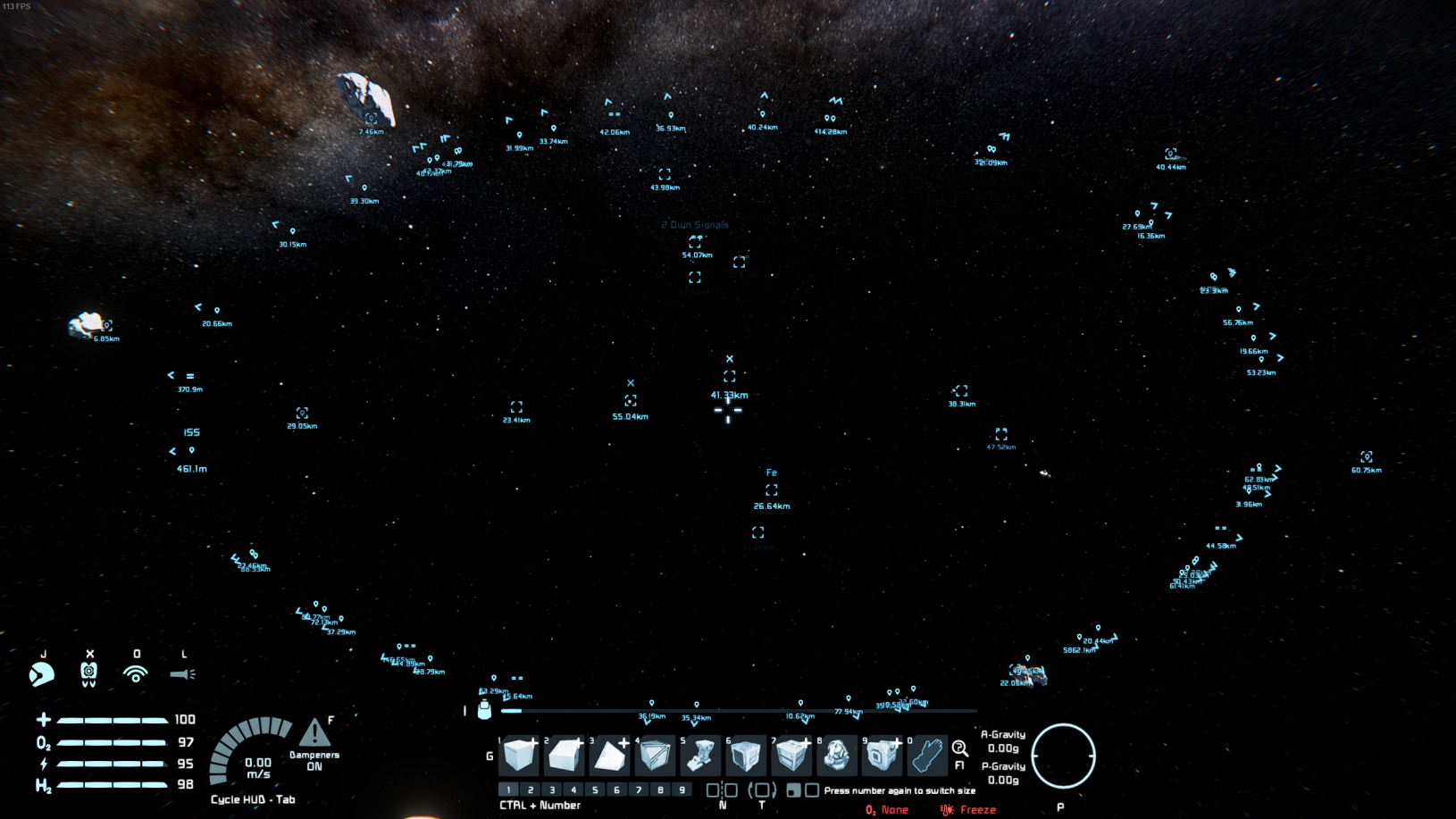The height and width of the screenshot is (819, 1456).
Task: Open the help magnifier icon
Action: coord(959,749)
